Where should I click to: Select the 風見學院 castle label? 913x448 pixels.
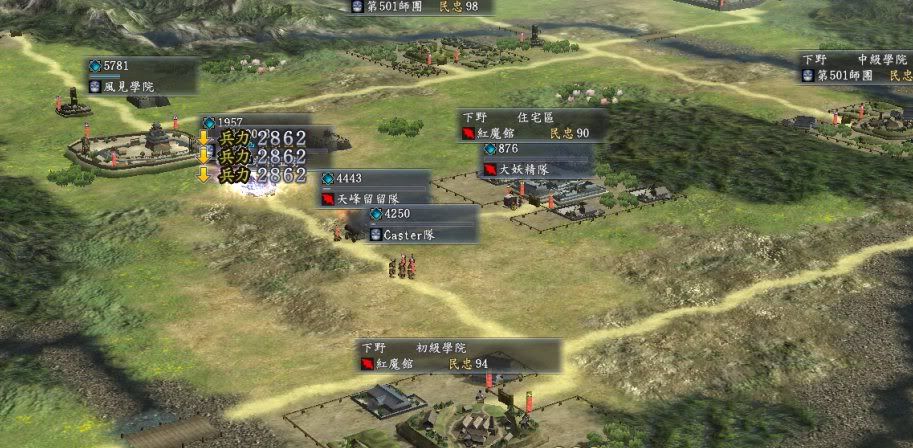click(x=140, y=78)
